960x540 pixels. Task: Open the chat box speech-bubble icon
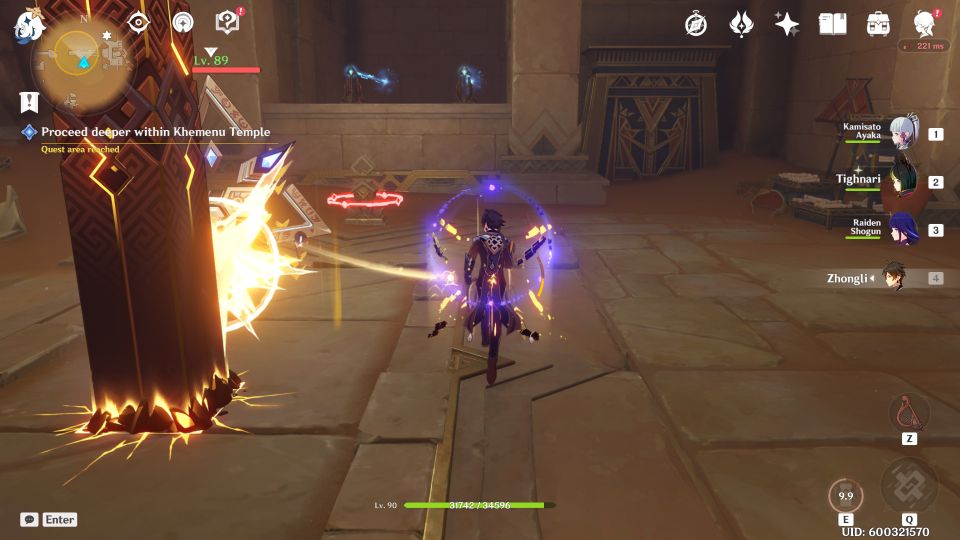tap(29, 520)
